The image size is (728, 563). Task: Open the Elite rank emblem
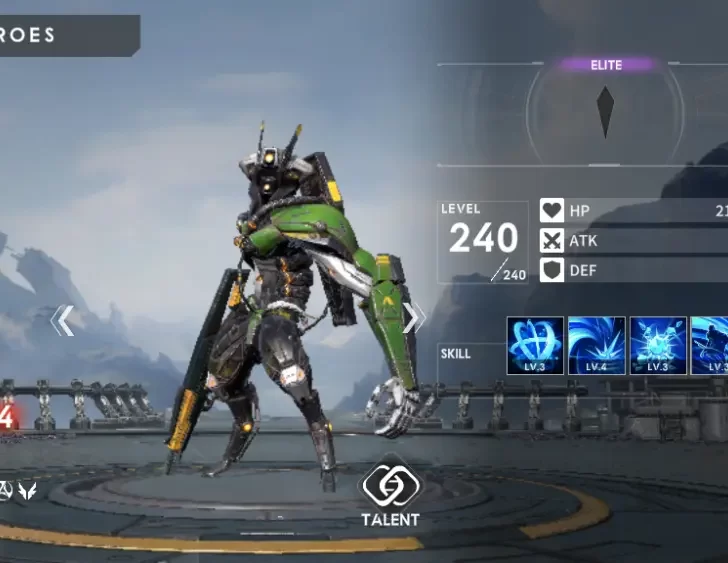(605, 110)
